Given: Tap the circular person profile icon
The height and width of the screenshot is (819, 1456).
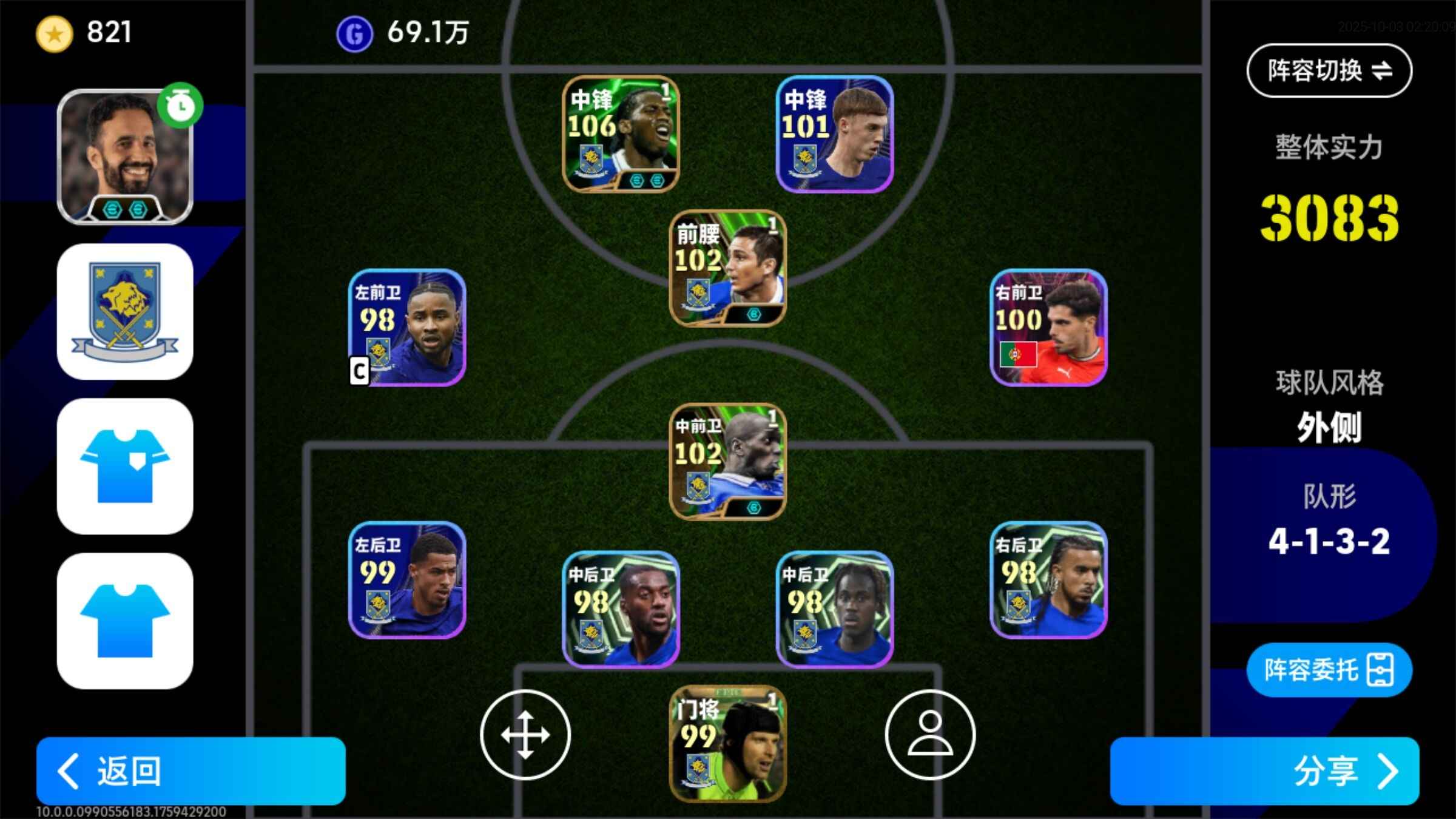Looking at the screenshot, I should 930,734.
